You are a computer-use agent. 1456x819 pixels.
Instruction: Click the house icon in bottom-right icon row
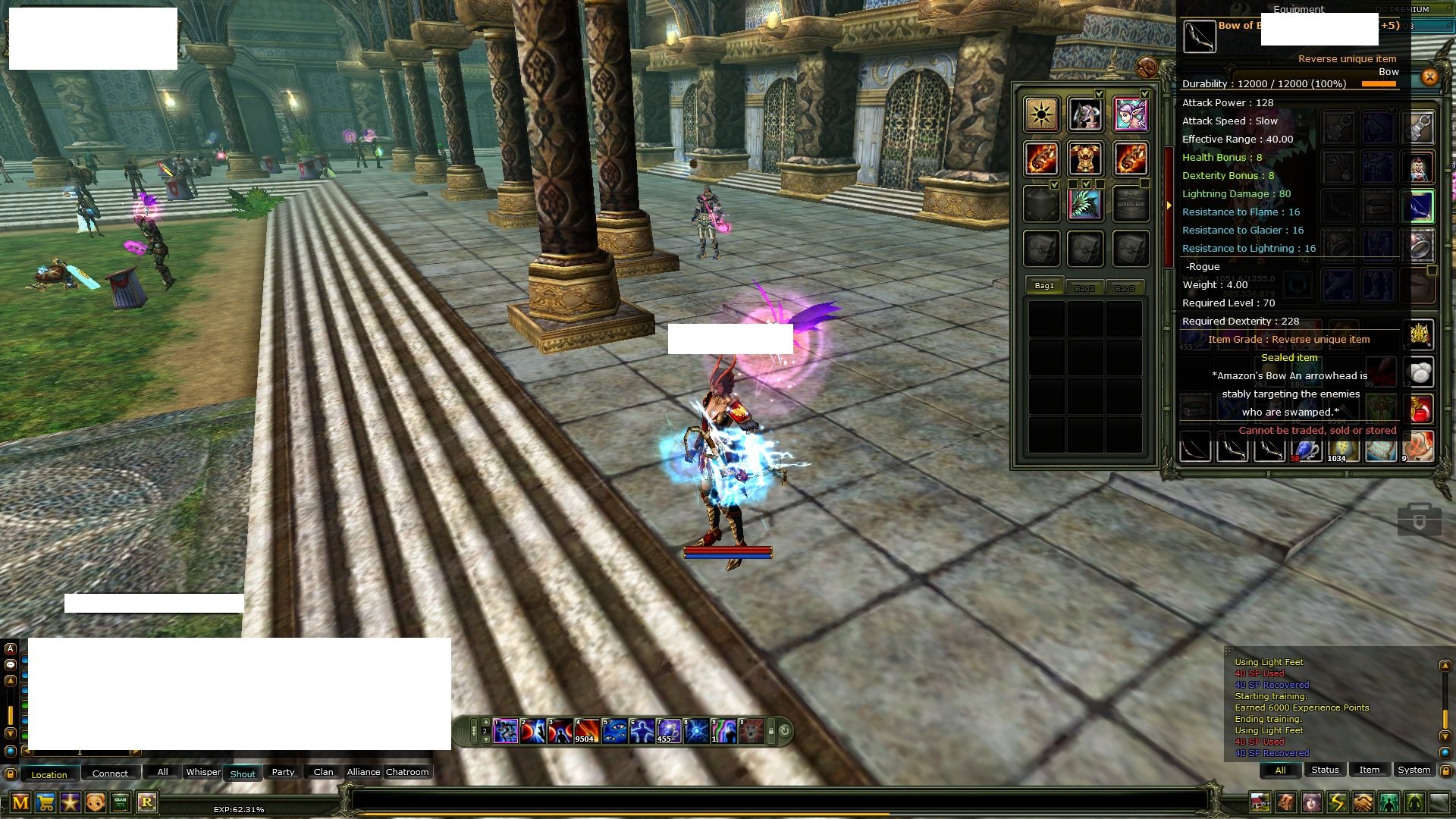point(1259,801)
